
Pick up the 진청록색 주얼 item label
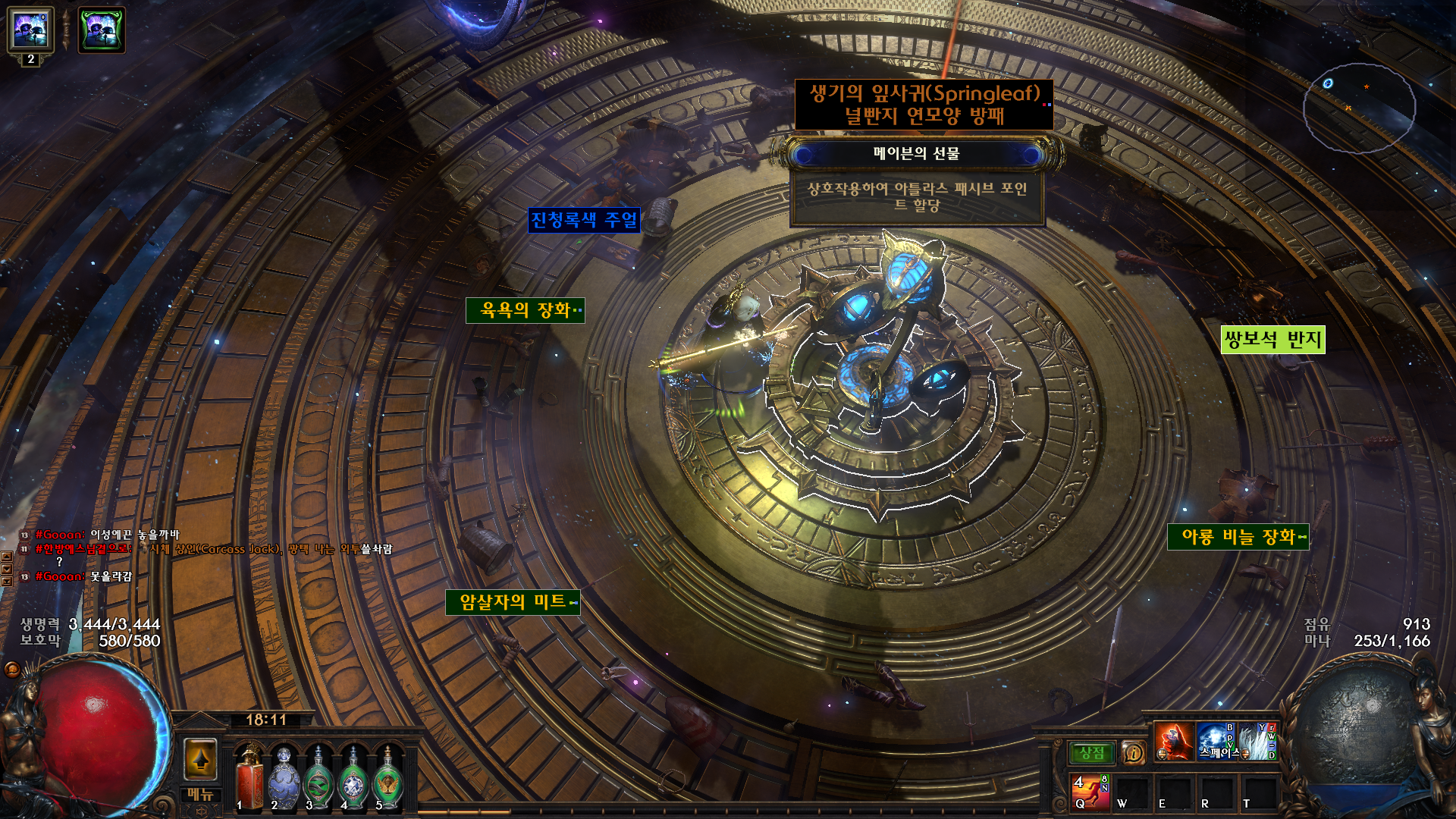tap(584, 221)
